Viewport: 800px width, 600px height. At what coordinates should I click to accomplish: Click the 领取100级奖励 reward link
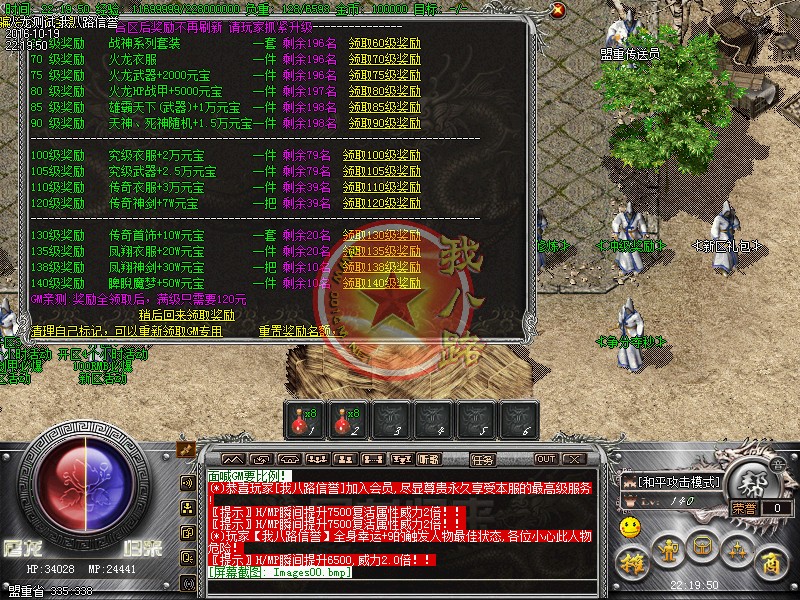point(386,155)
